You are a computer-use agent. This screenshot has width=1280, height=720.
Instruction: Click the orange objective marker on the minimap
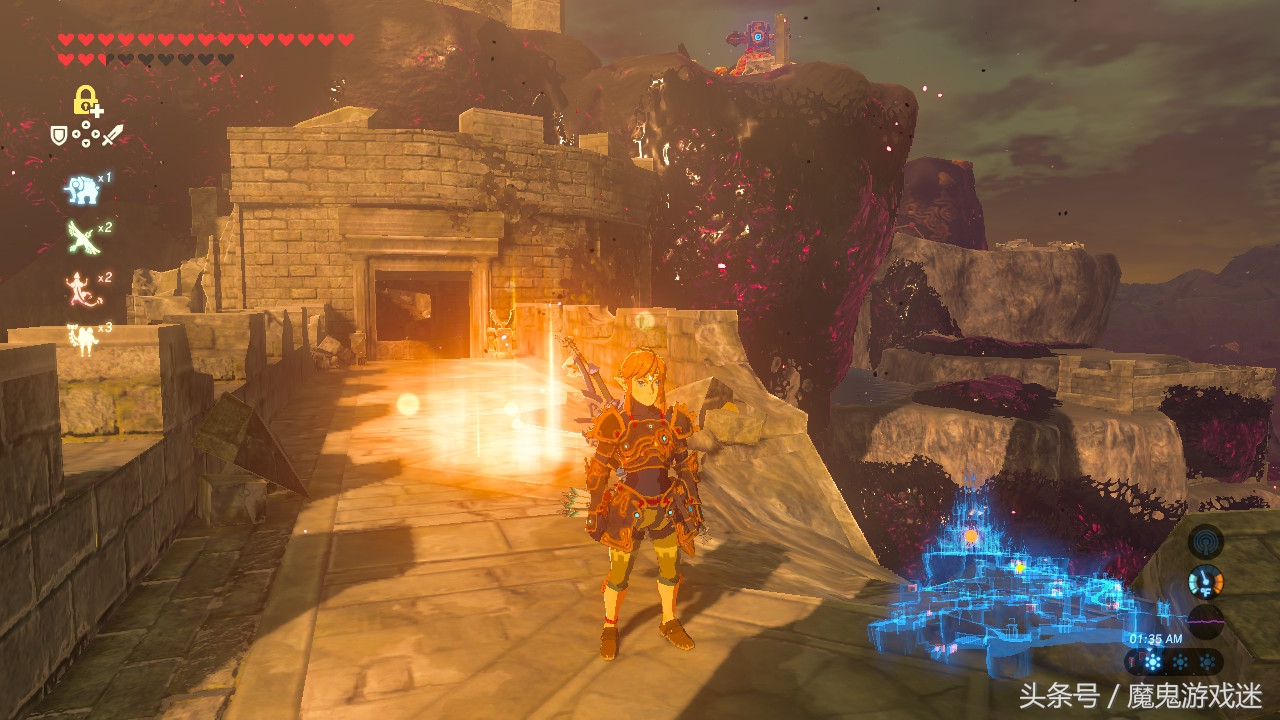click(970, 536)
